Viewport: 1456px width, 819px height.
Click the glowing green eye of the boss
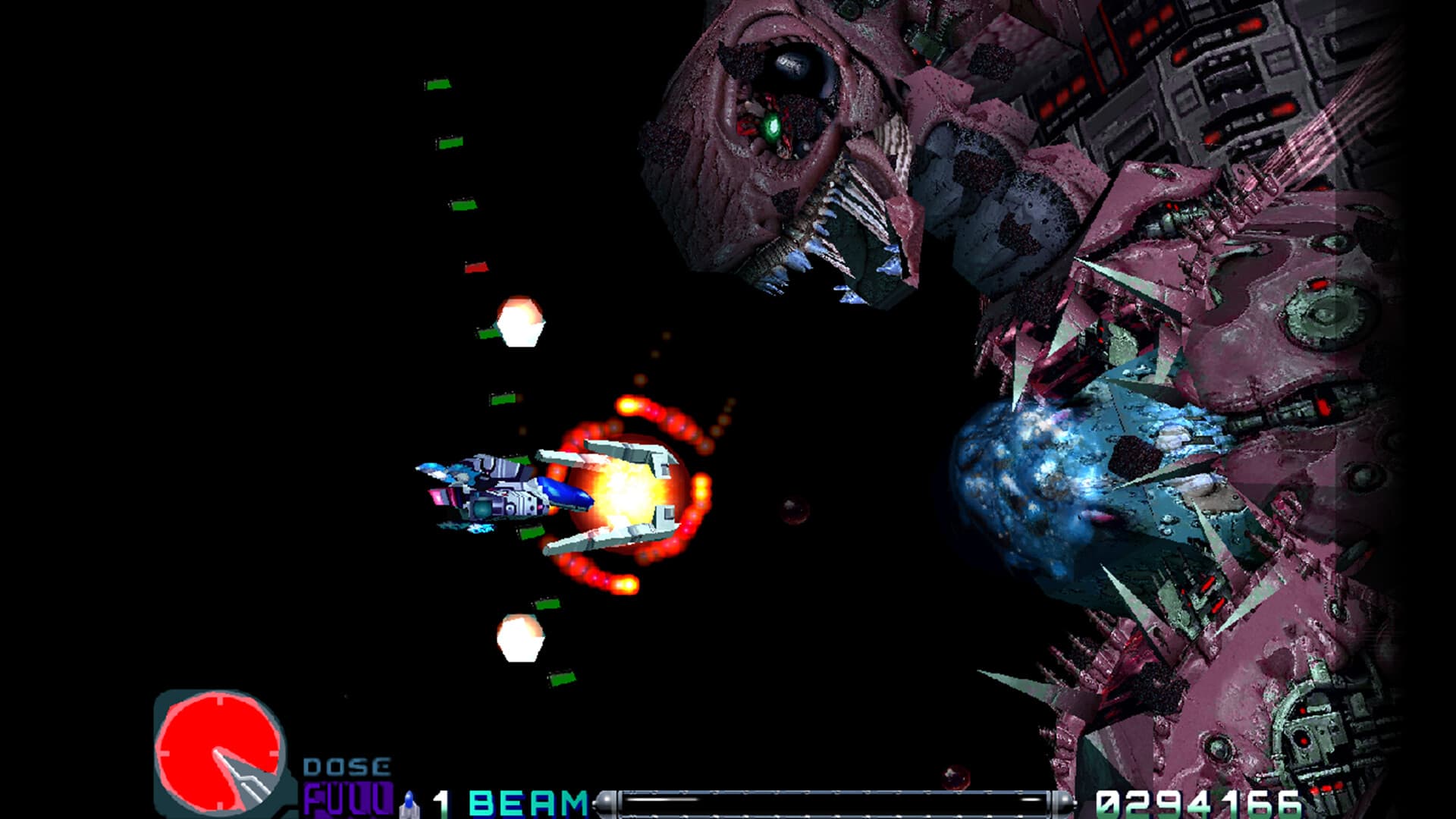[773, 129]
